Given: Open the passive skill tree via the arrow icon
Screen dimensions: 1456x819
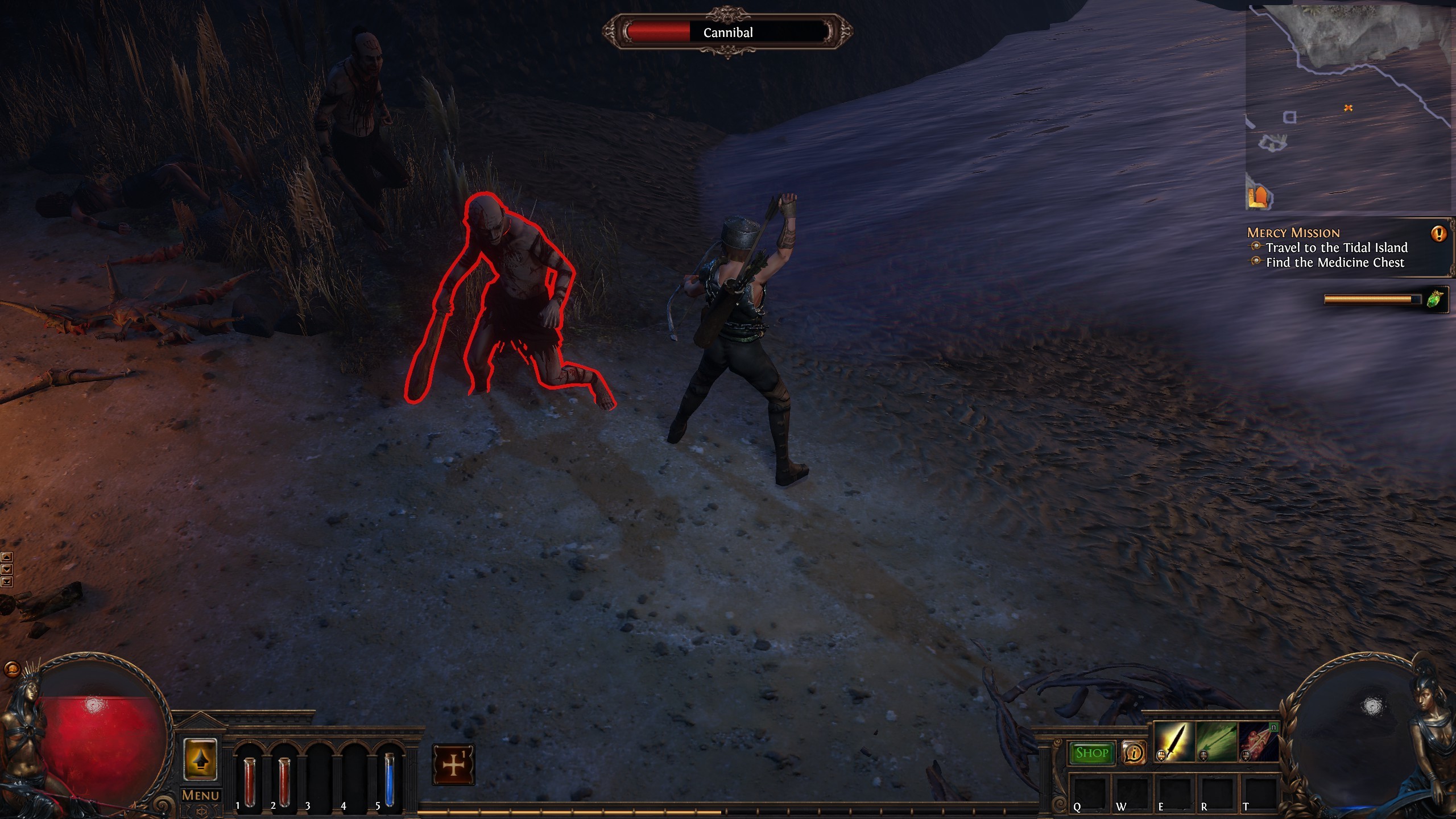Looking at the screenshot, I should 200,761.
